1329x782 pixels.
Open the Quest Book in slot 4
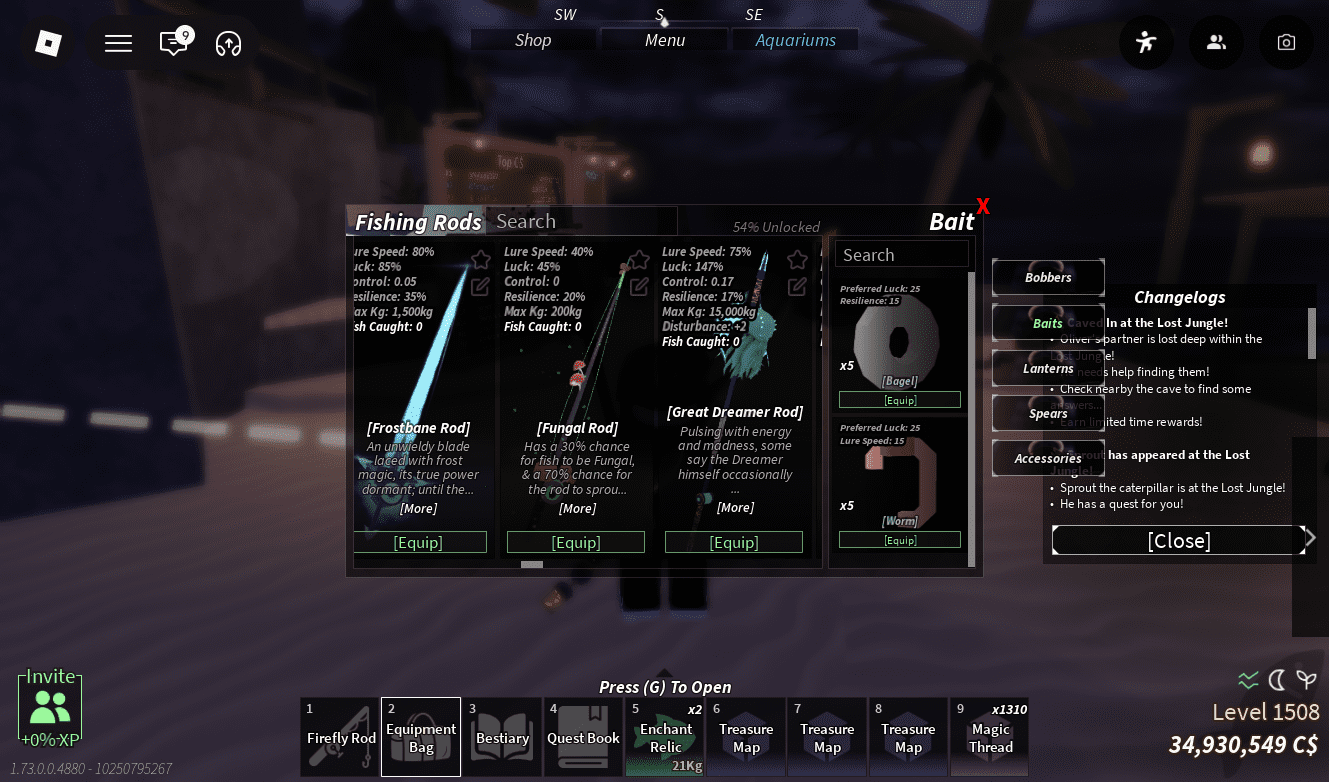583,736
